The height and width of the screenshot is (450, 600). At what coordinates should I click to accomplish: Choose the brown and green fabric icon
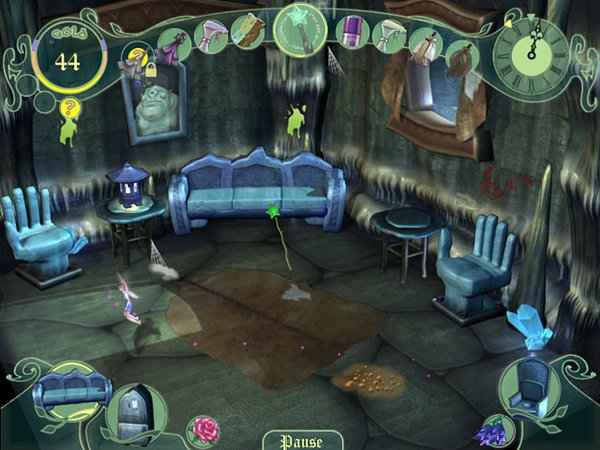click(x=247, y=30)
